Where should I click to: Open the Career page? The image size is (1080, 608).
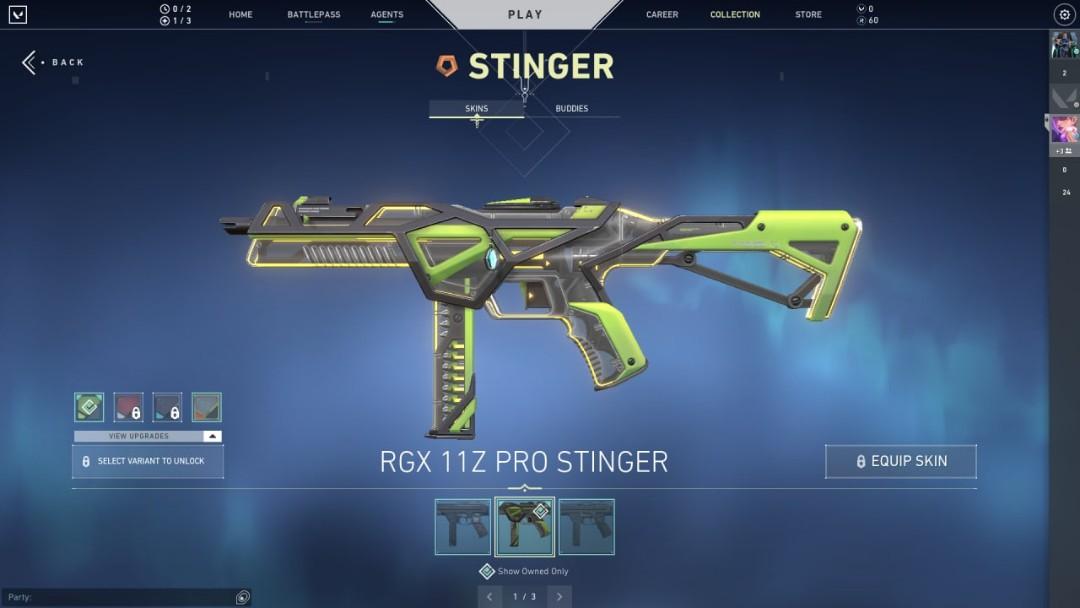[x=662, y=15]
